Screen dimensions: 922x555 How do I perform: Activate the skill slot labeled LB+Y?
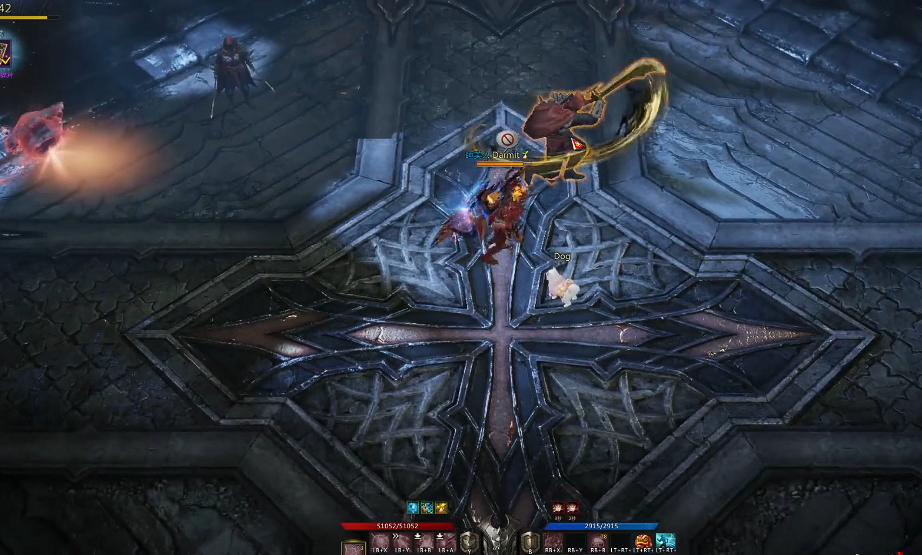[403, 543]
